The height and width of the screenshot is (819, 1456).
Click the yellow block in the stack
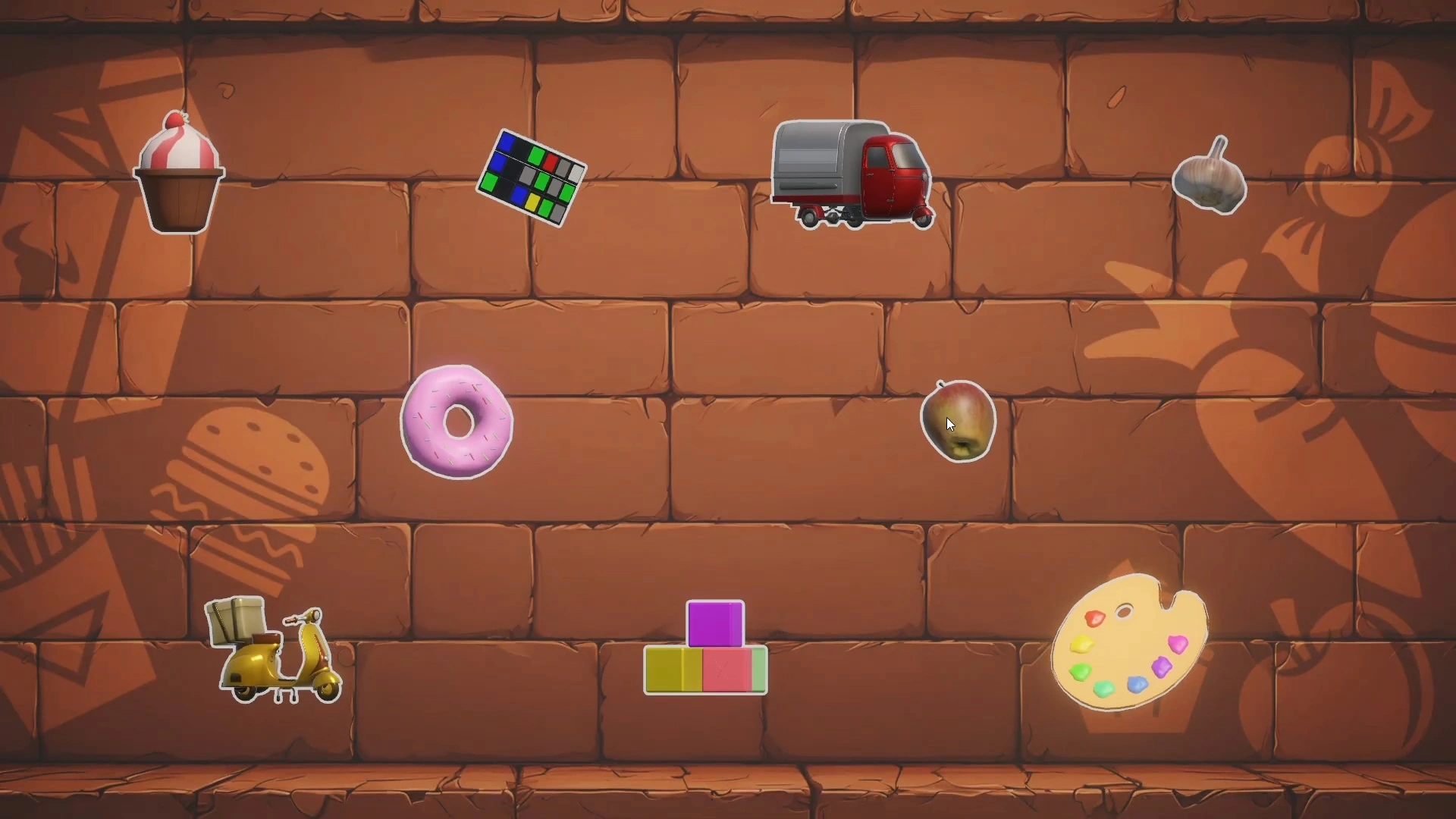673,671
